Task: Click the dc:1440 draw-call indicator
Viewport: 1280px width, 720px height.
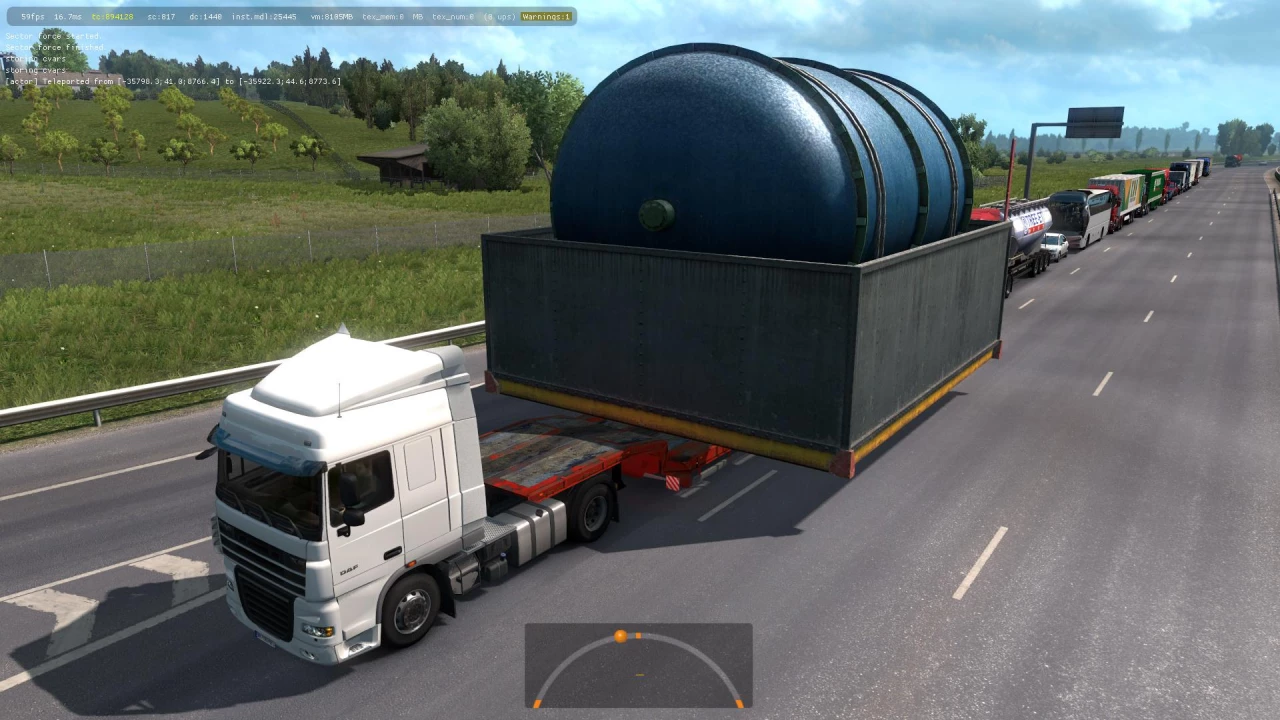Action: 204,17
